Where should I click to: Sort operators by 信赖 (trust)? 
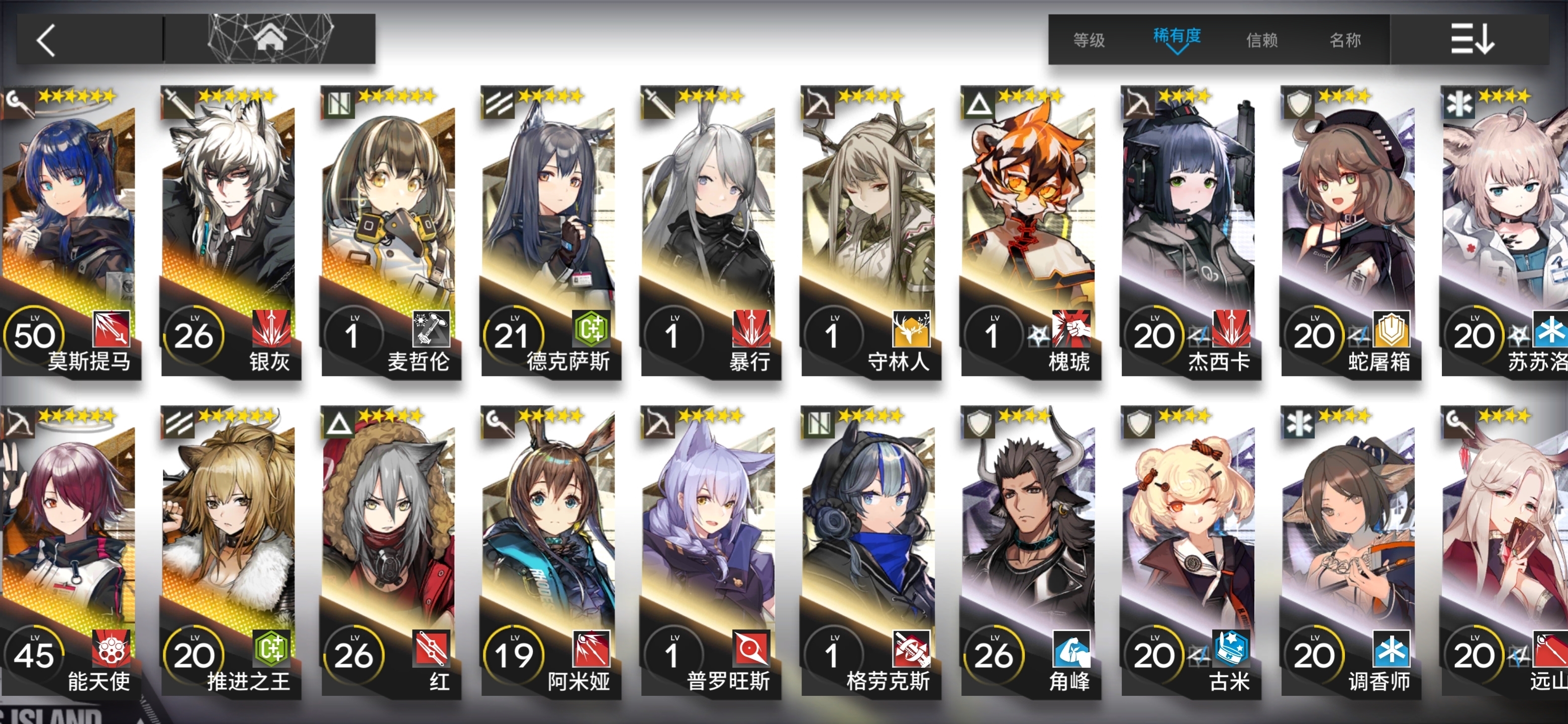point(1261,40)
